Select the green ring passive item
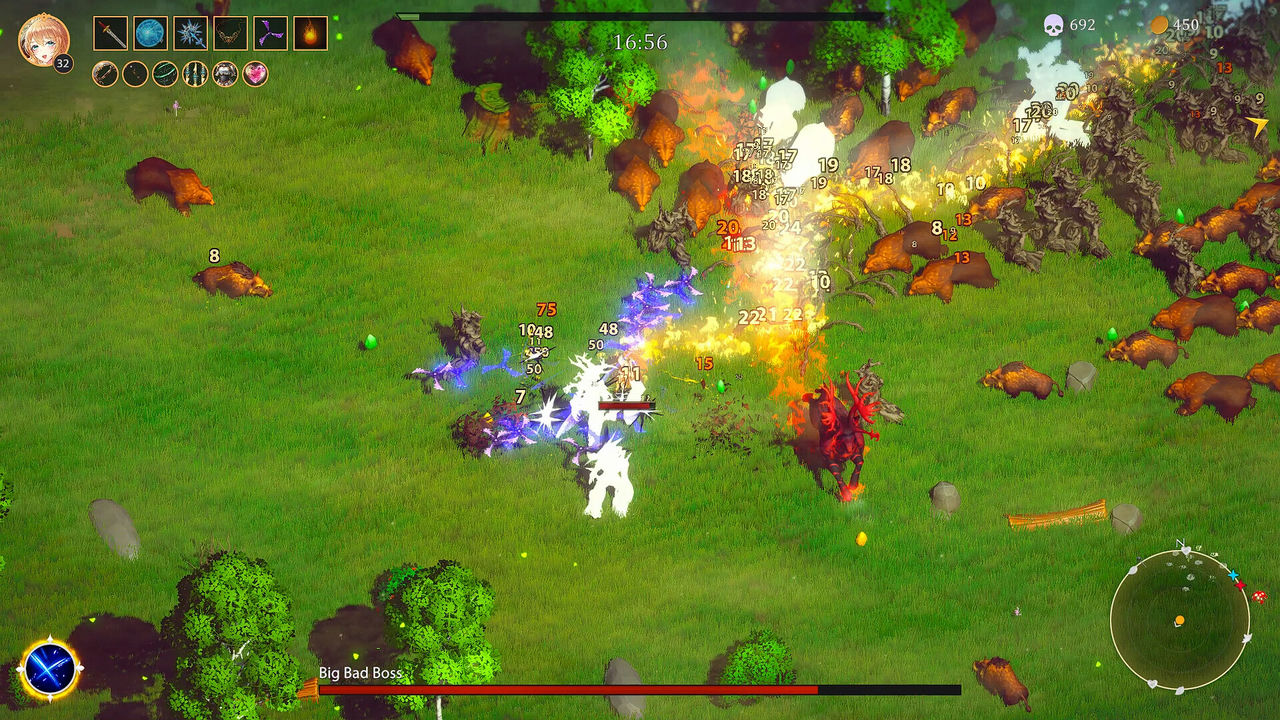 [x=164, y=74]
